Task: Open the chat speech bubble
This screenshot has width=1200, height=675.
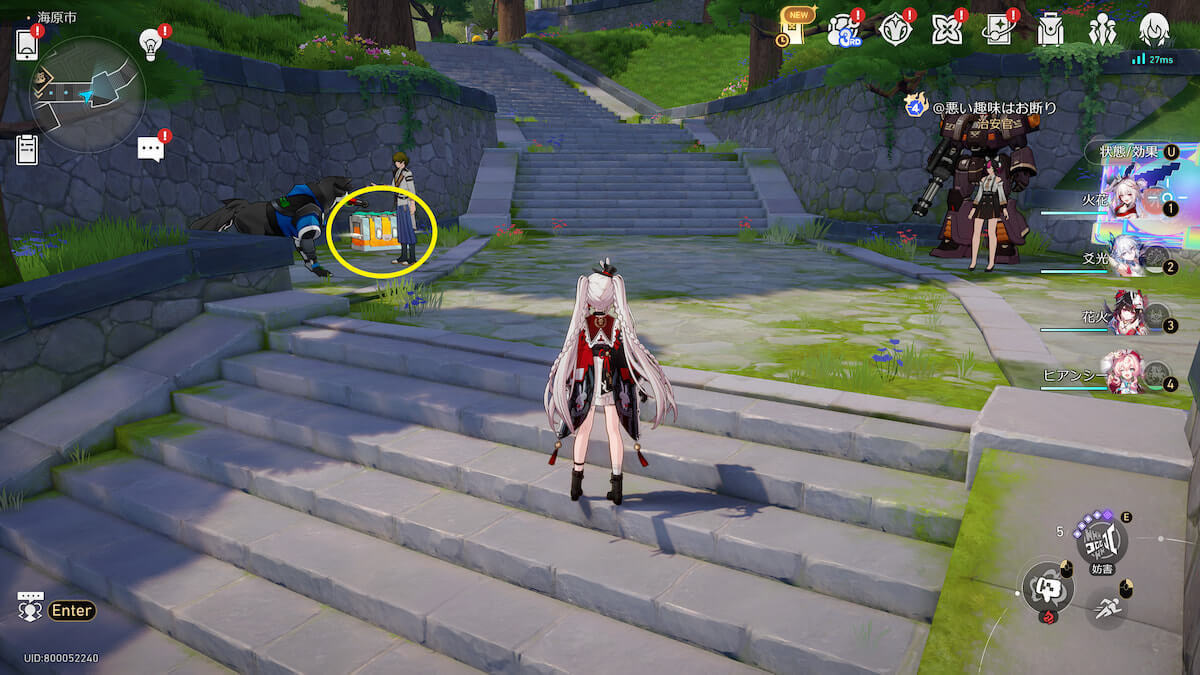Action: [150, 149]
